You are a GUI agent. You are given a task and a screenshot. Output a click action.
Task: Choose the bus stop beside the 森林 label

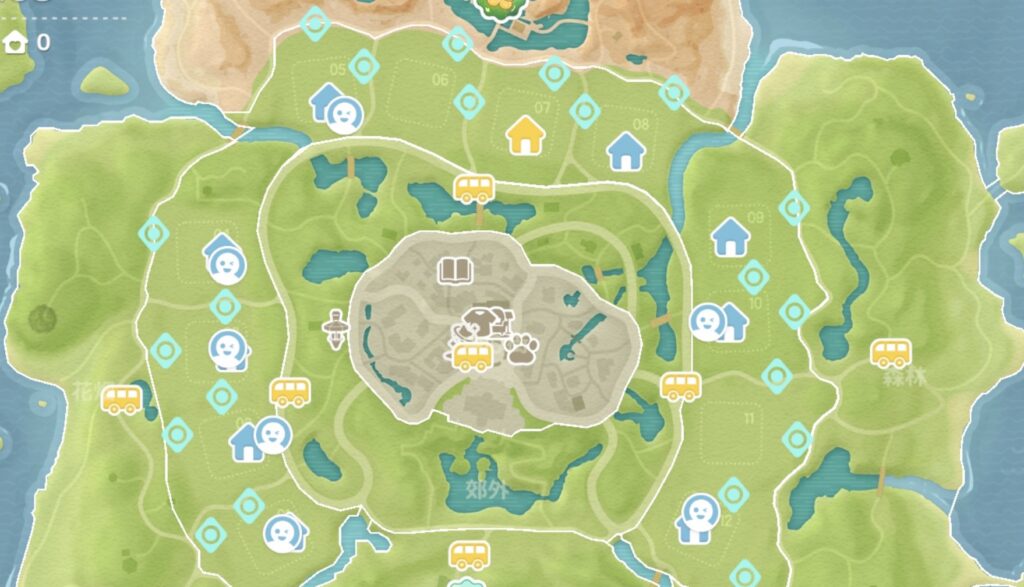pyautogui.click(x=889, y=352)
